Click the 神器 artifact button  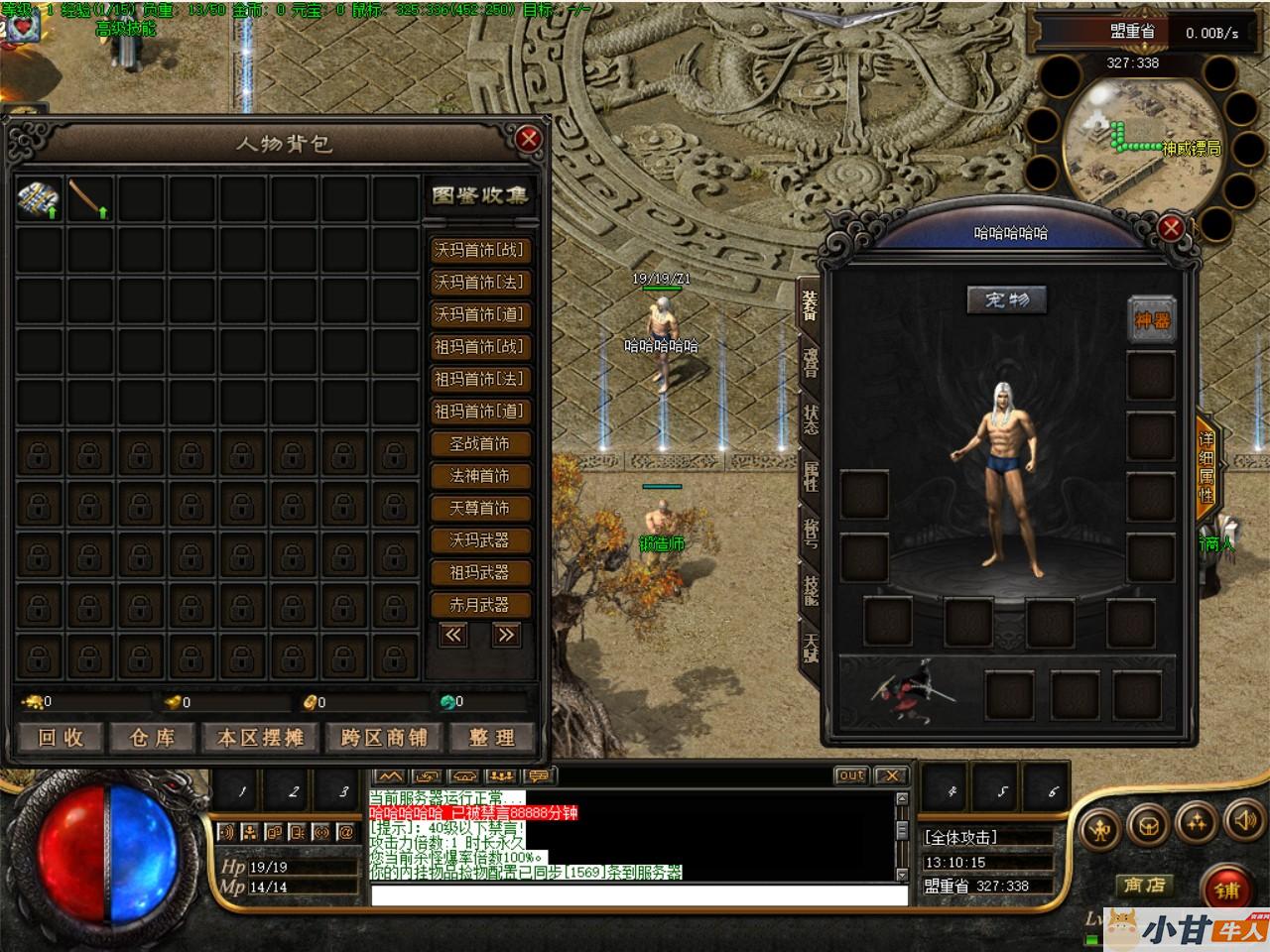coord(1152,319)
